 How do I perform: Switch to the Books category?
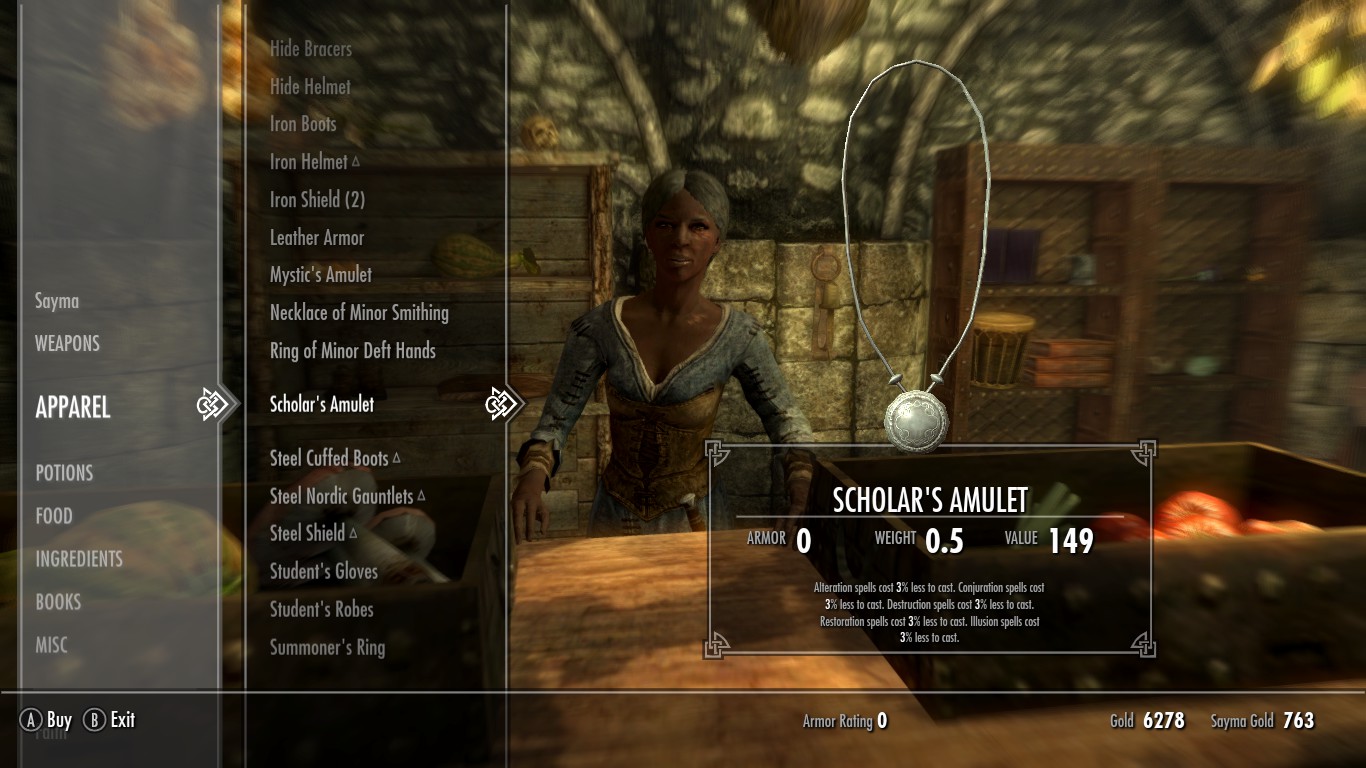coord(58,602)
